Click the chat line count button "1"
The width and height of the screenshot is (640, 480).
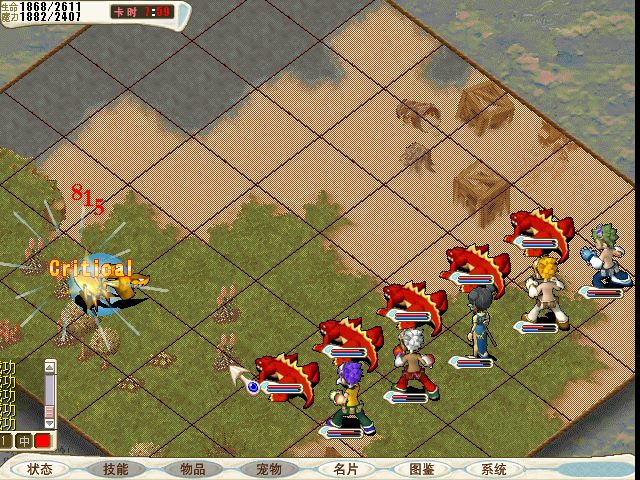(x=6, y=441)
